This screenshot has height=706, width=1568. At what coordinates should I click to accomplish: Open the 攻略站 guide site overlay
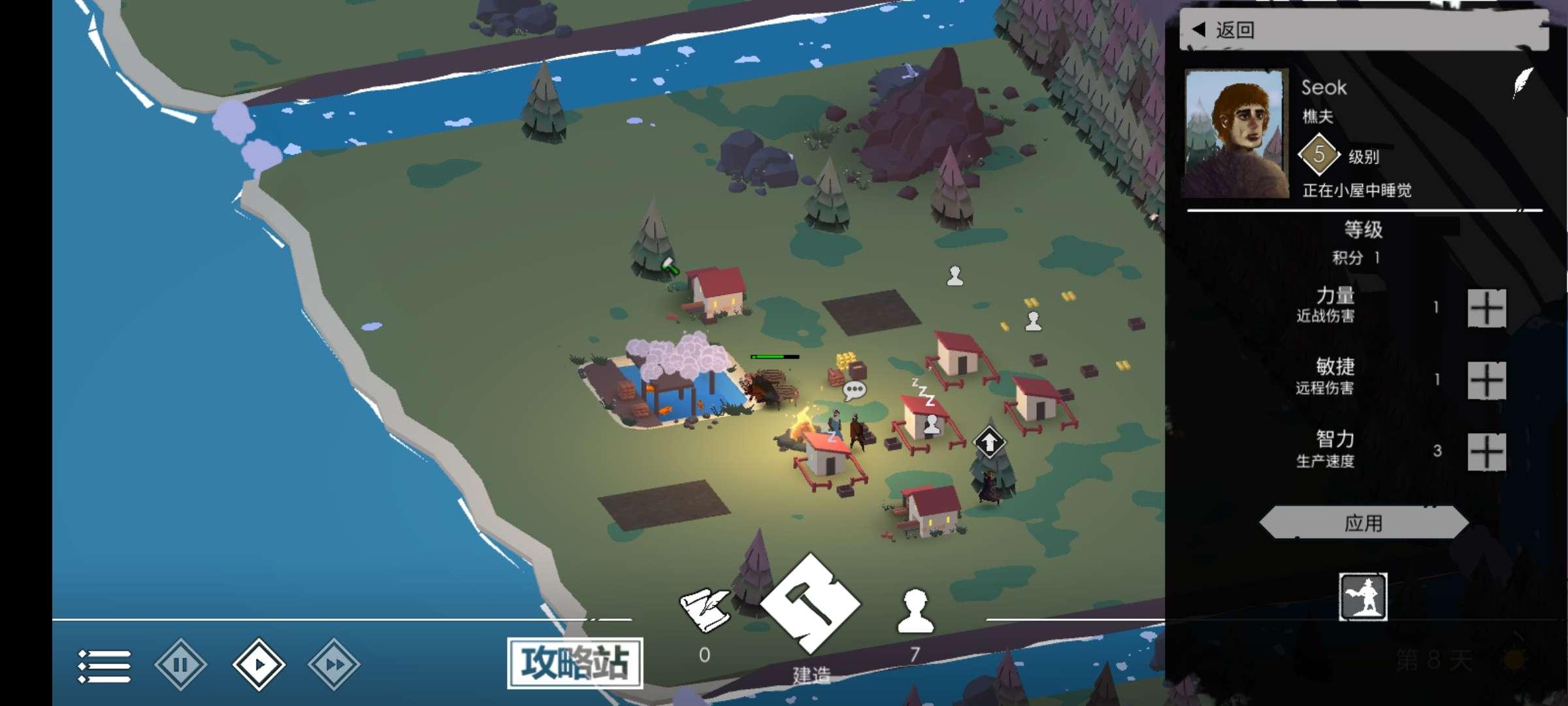575,663
